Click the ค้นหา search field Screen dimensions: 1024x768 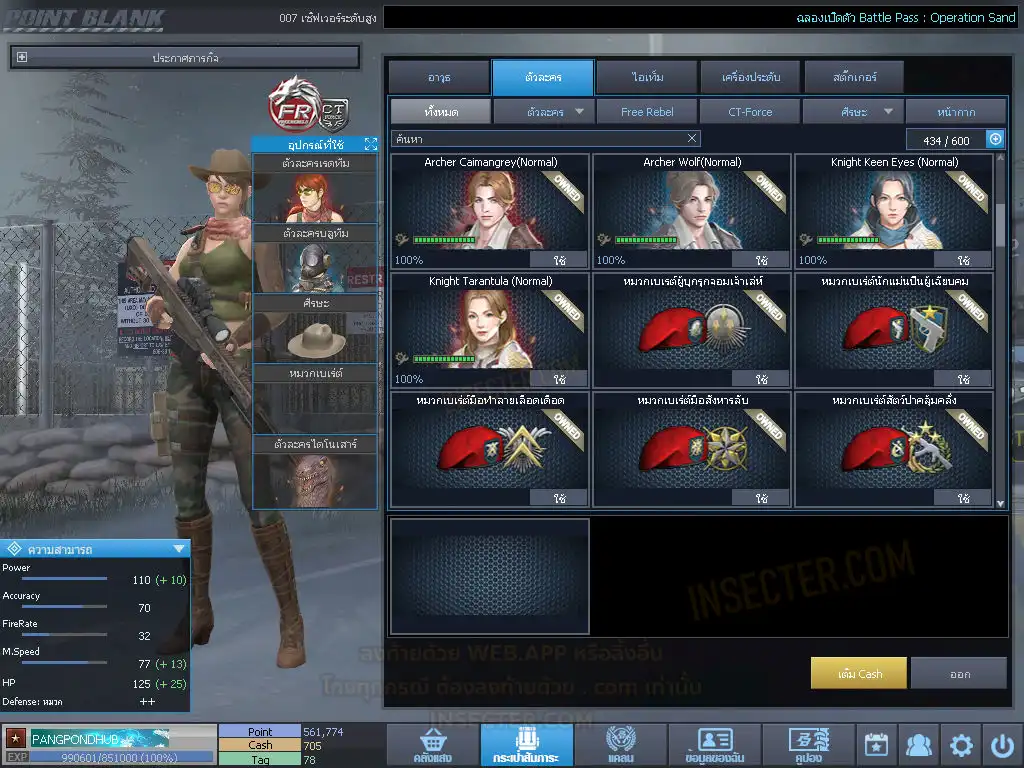click(535, 139)
